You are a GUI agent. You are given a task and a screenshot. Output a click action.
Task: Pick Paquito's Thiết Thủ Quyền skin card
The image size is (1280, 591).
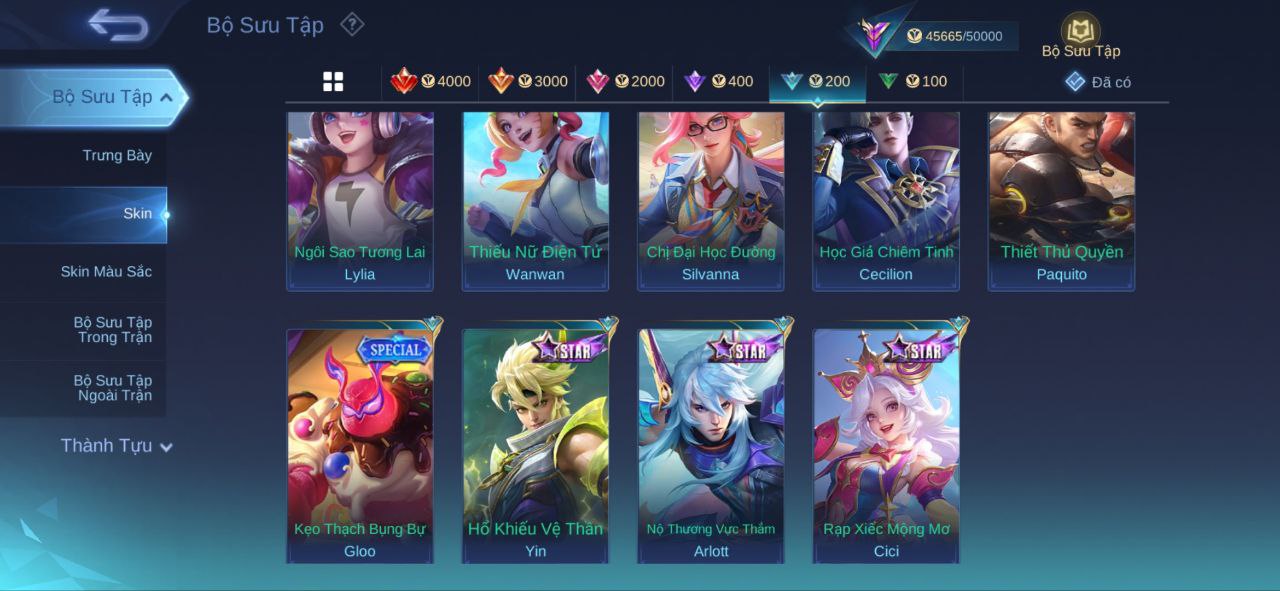[1062, 200]
